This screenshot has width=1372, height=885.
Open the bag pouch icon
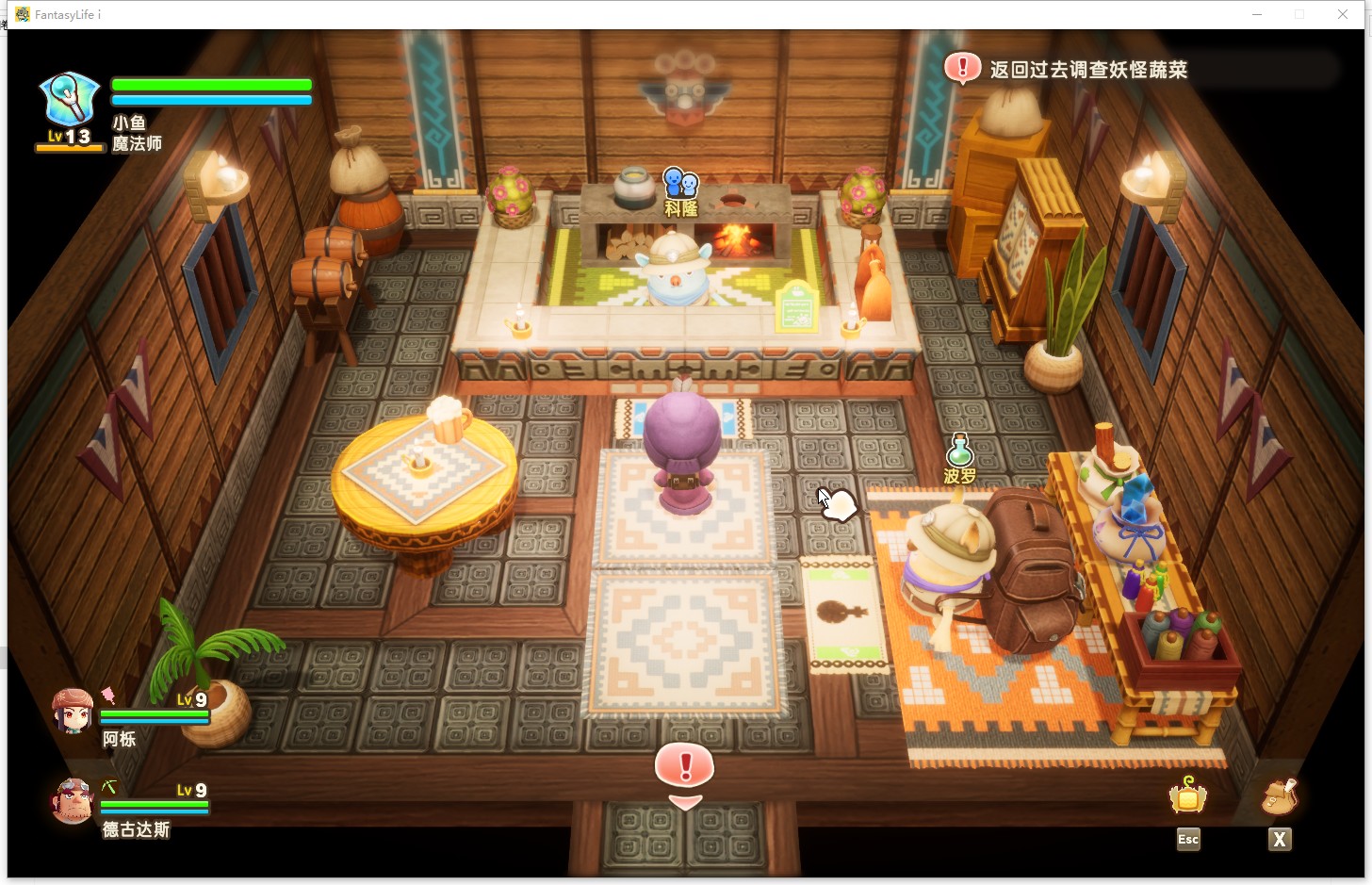(1279, 797)
